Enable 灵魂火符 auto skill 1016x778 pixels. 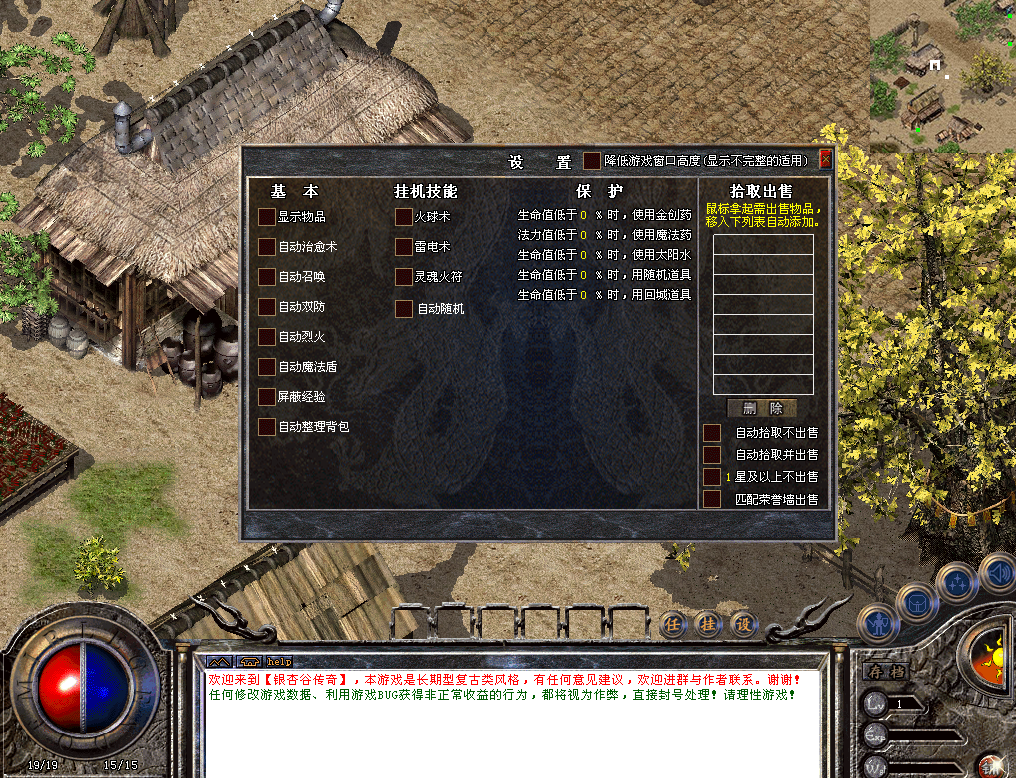(x=403, y=276)
